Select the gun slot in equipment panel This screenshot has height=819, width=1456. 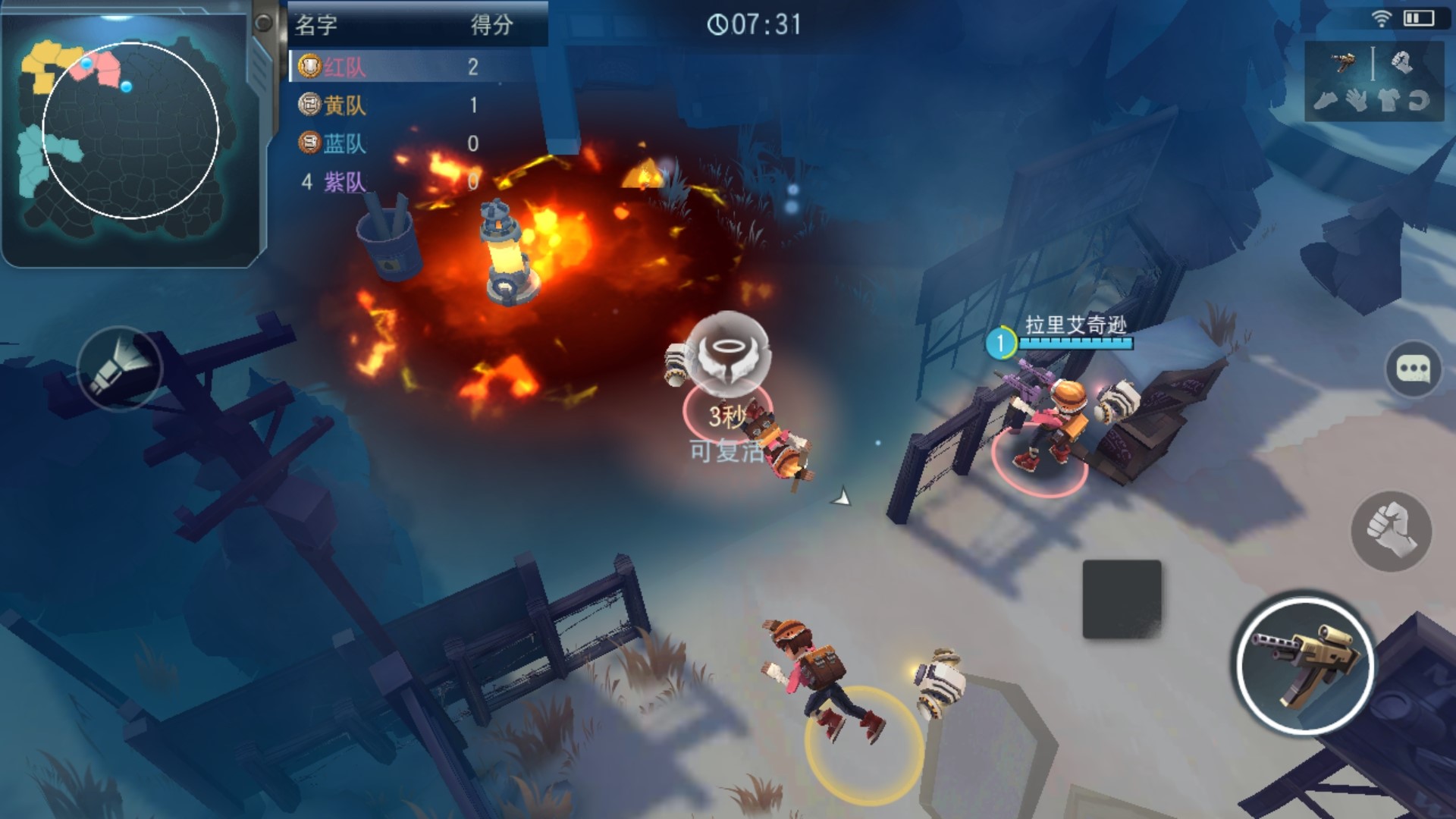[1344, 62]
